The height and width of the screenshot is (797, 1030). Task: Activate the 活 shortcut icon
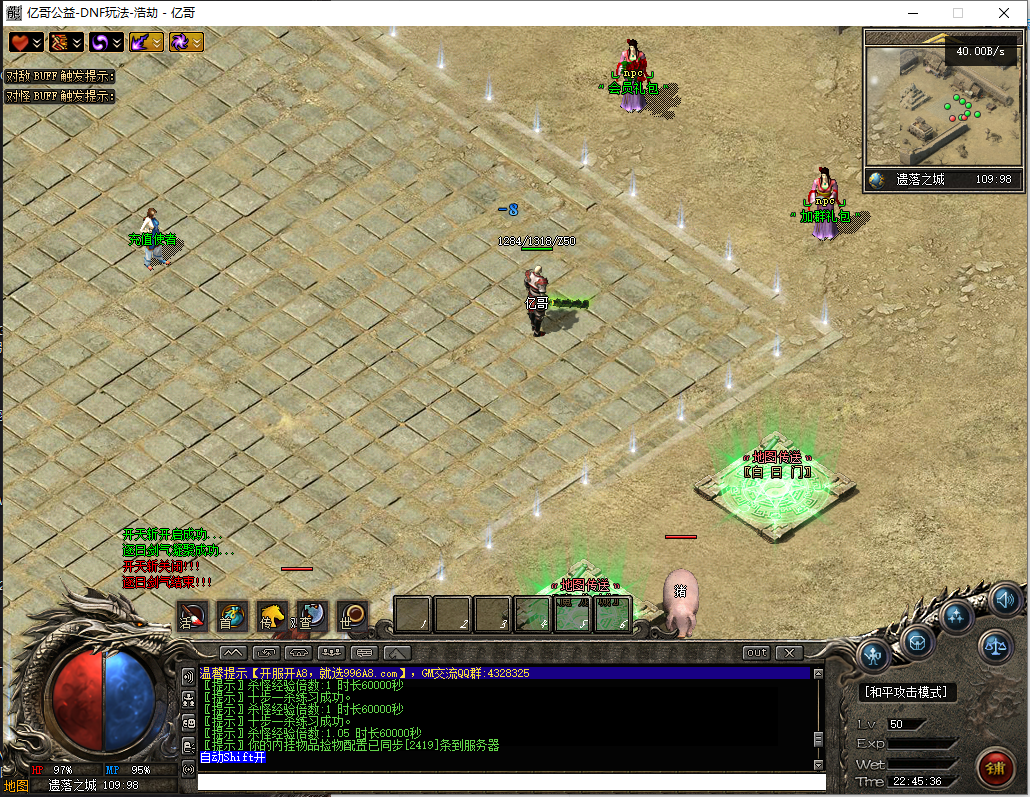click(192, 616)
